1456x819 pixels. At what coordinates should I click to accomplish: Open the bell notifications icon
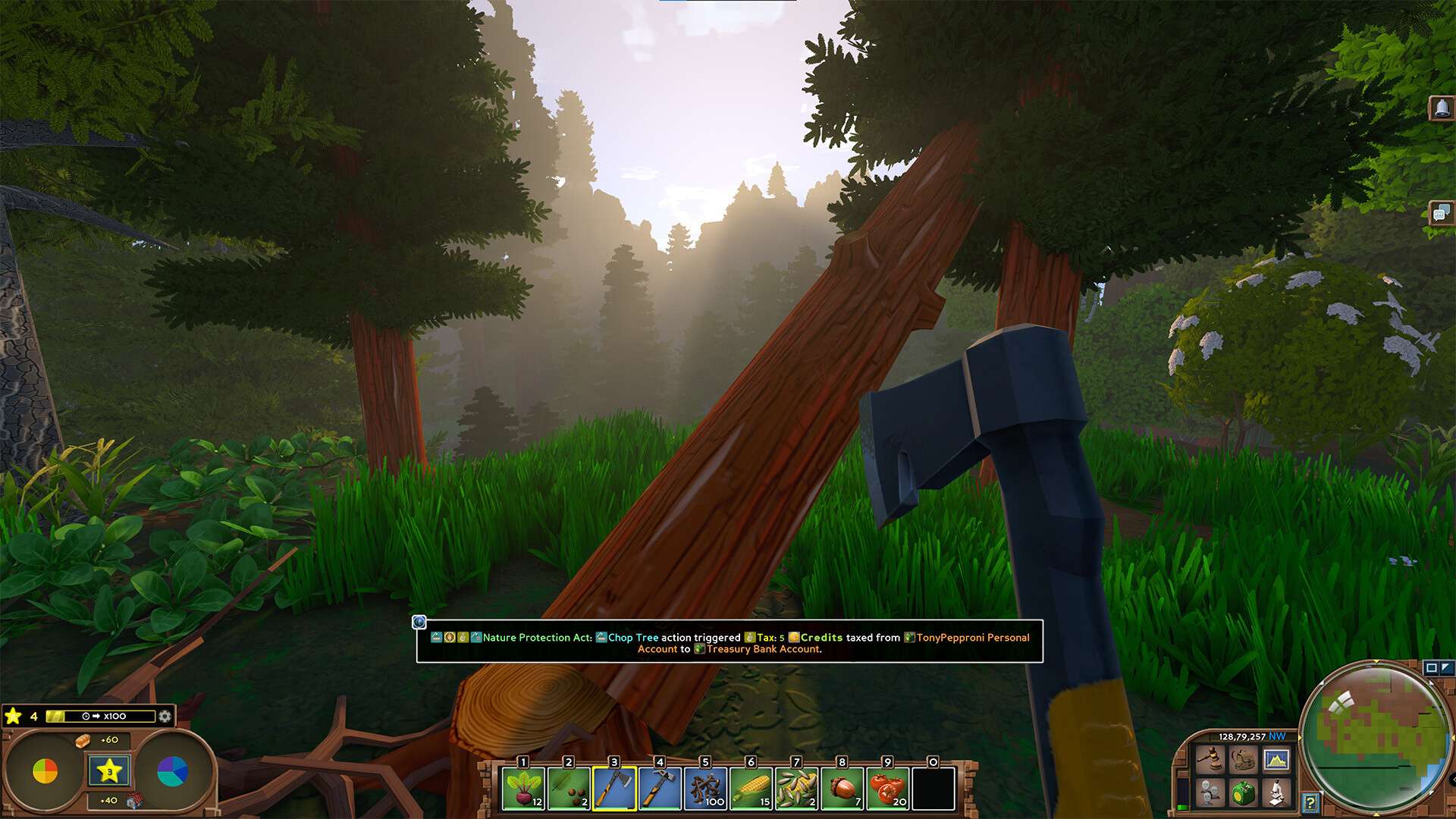tap(1441, 108)
